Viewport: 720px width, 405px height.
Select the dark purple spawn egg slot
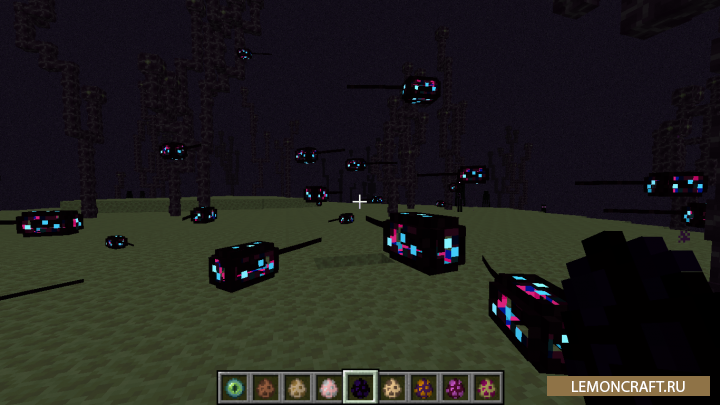360,387
